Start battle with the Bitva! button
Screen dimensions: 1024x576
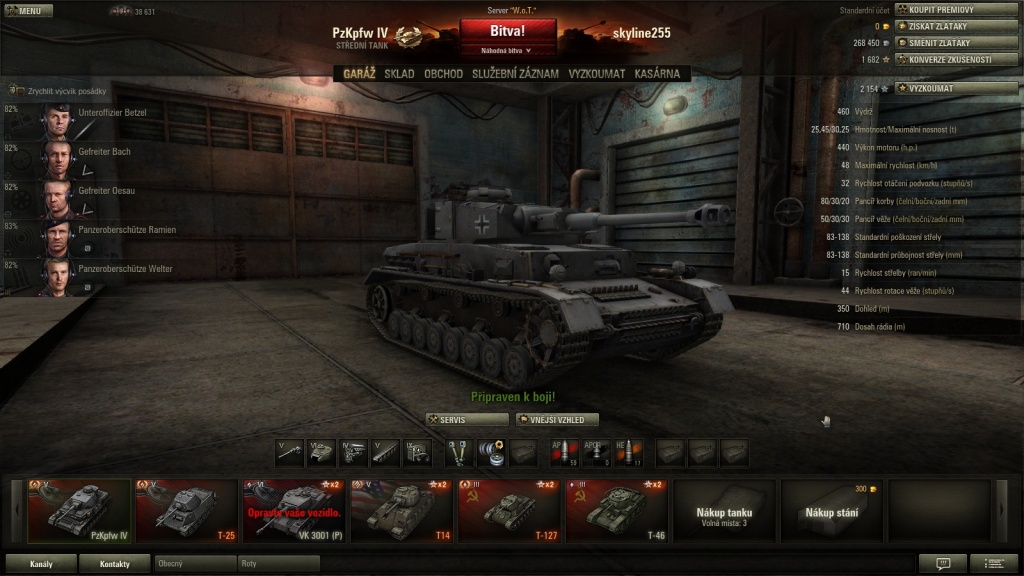507,31
